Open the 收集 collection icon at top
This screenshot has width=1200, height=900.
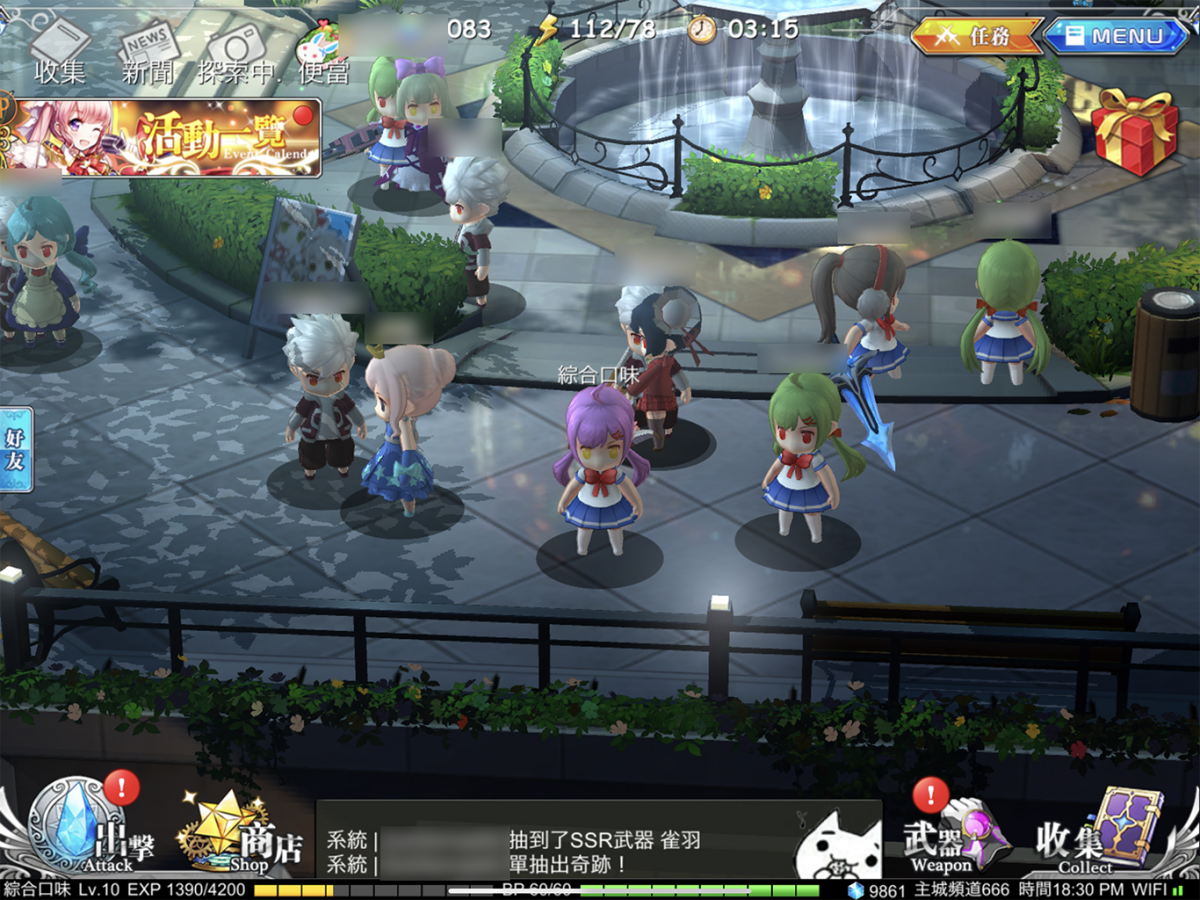pos(60,50)
